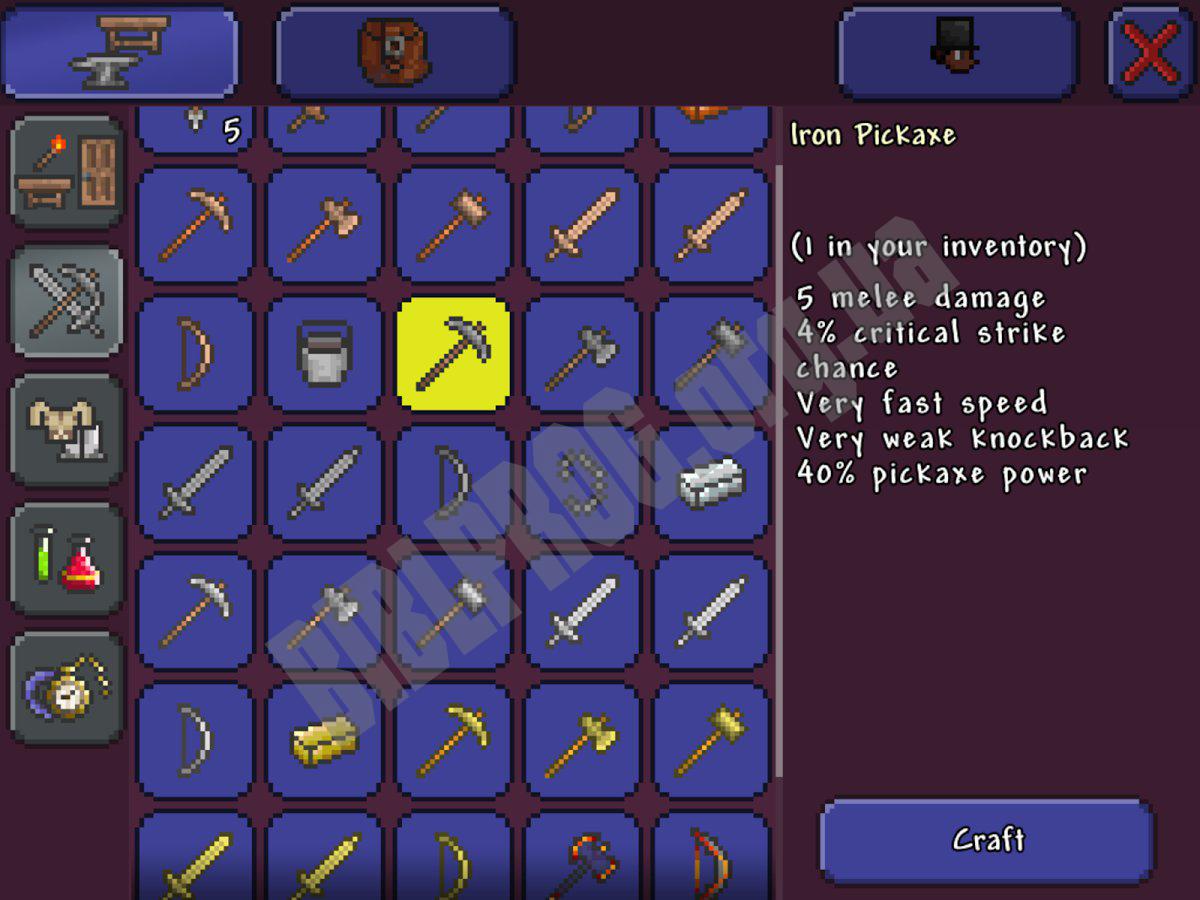Close the crafting screen with red X
Viewport: 1200px width, 900px height.
click(1150, 52)
